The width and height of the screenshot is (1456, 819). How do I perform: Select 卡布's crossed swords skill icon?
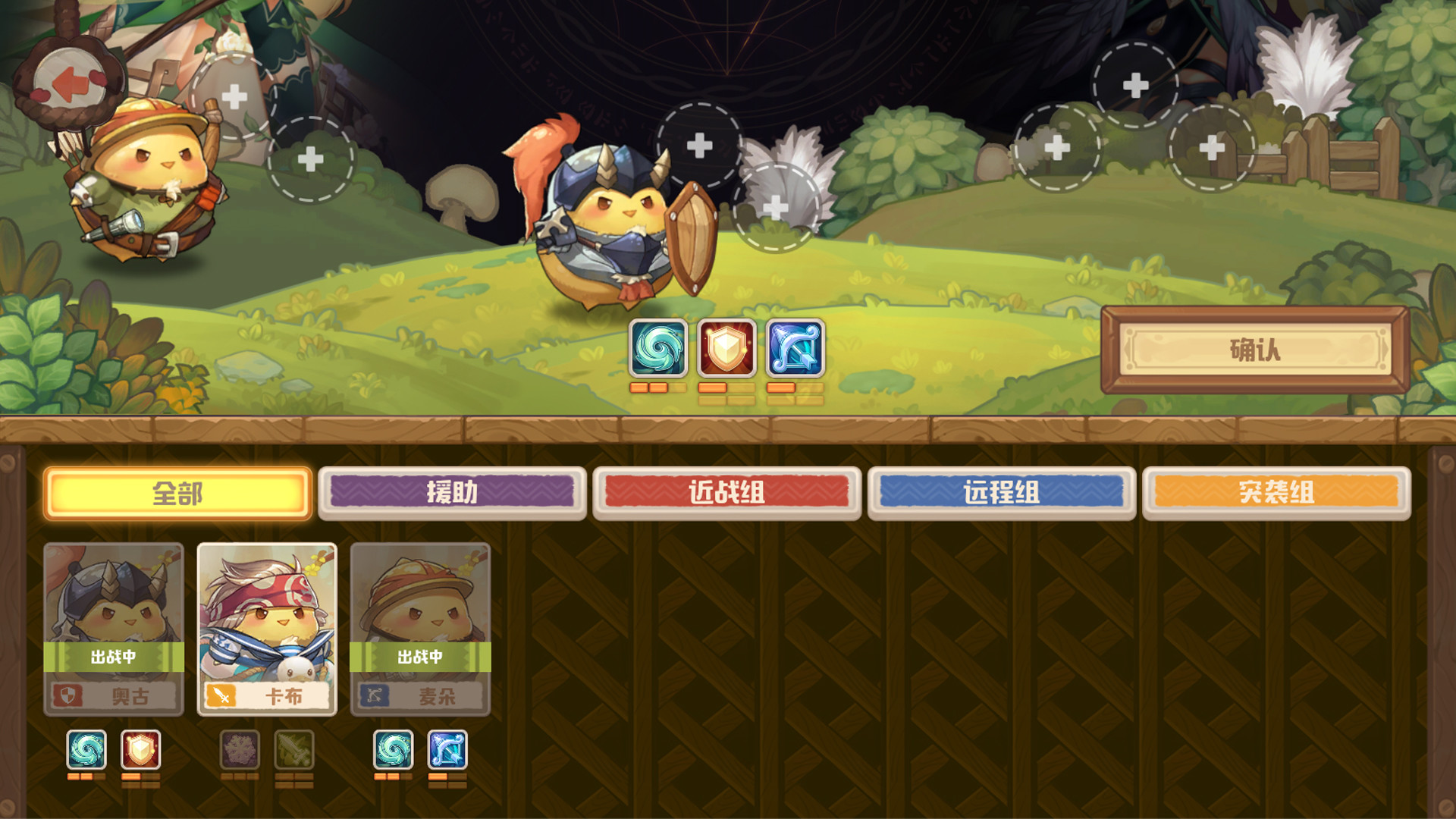295,749
